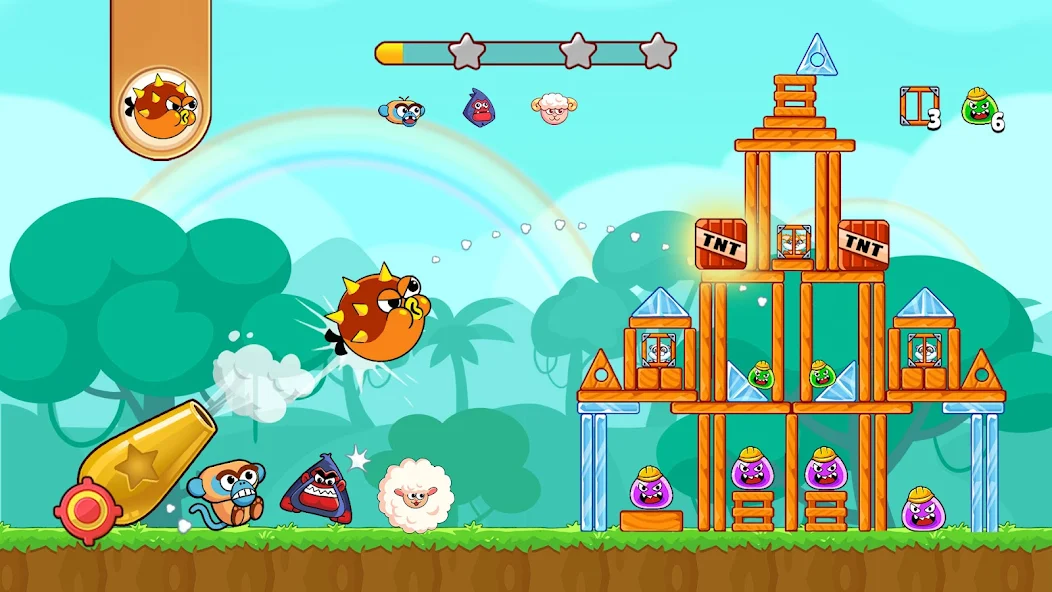
Task: Choose the purple bird queue icon
Action: [x=480, y=108]
